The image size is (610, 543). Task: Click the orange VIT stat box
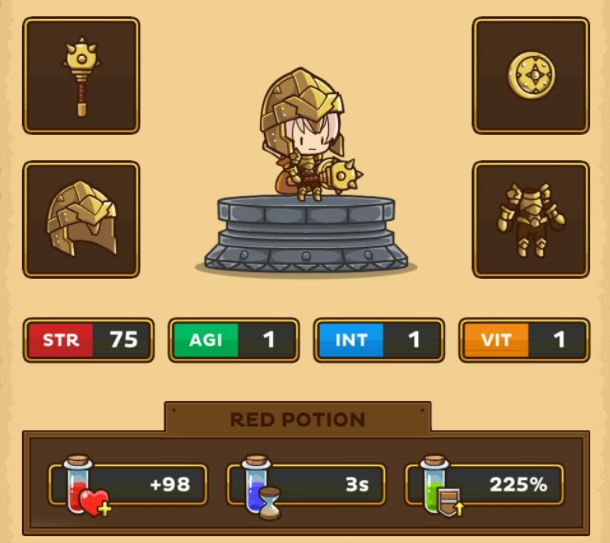point(524,340)
